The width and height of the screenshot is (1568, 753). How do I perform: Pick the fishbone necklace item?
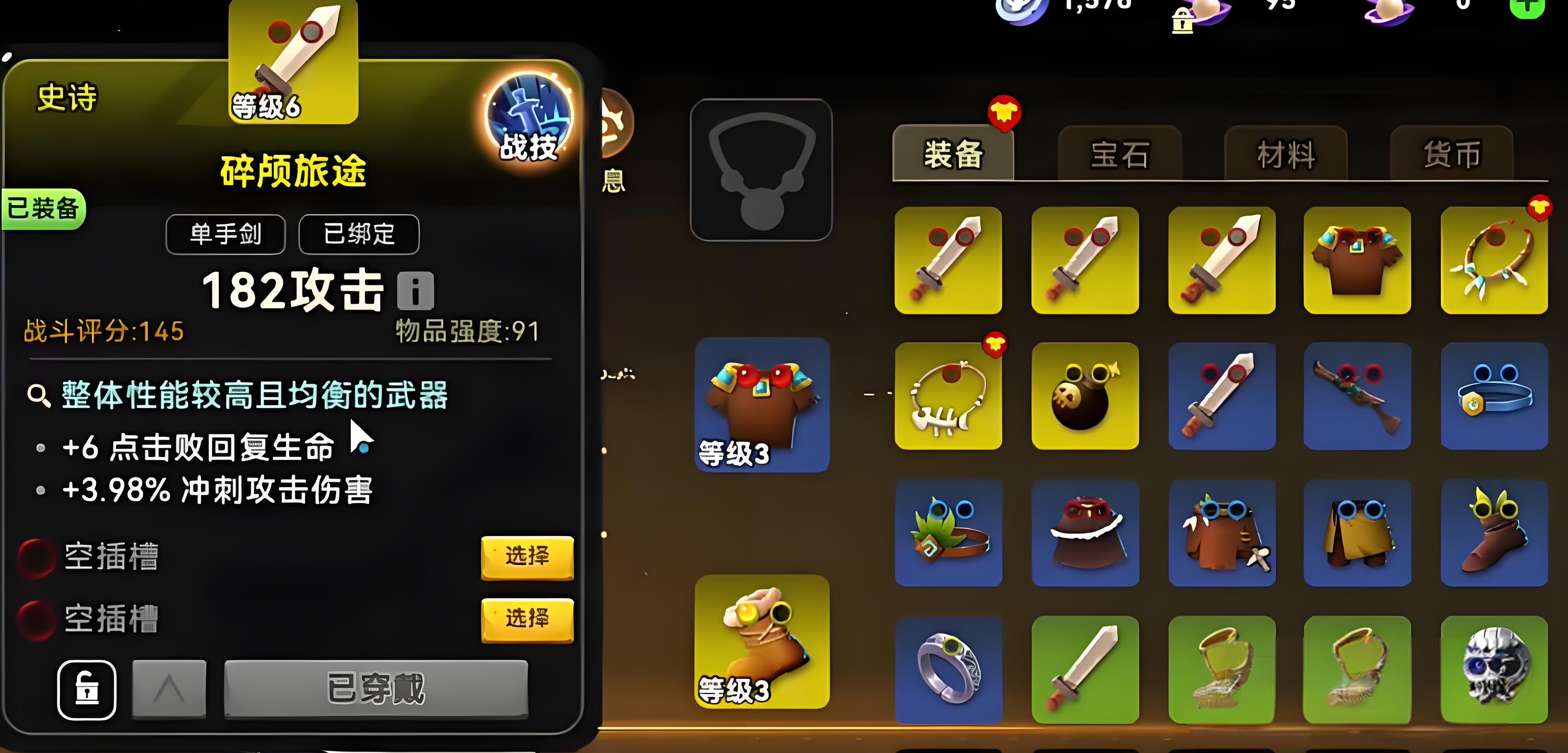[948, 396]
